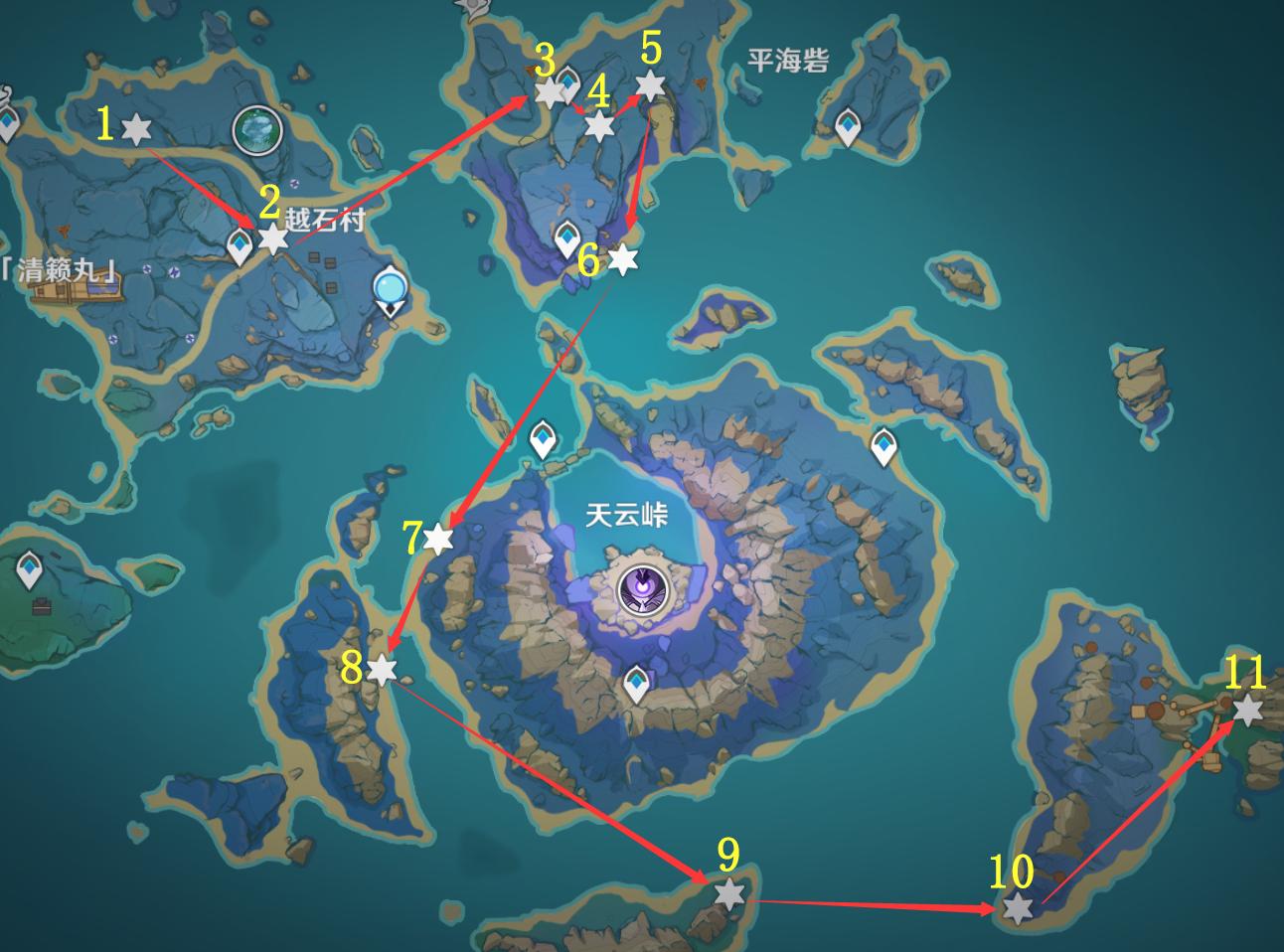
Task: Choose the star marker numbered 11
Action: pyautogui.click(x=1247, y=711)
